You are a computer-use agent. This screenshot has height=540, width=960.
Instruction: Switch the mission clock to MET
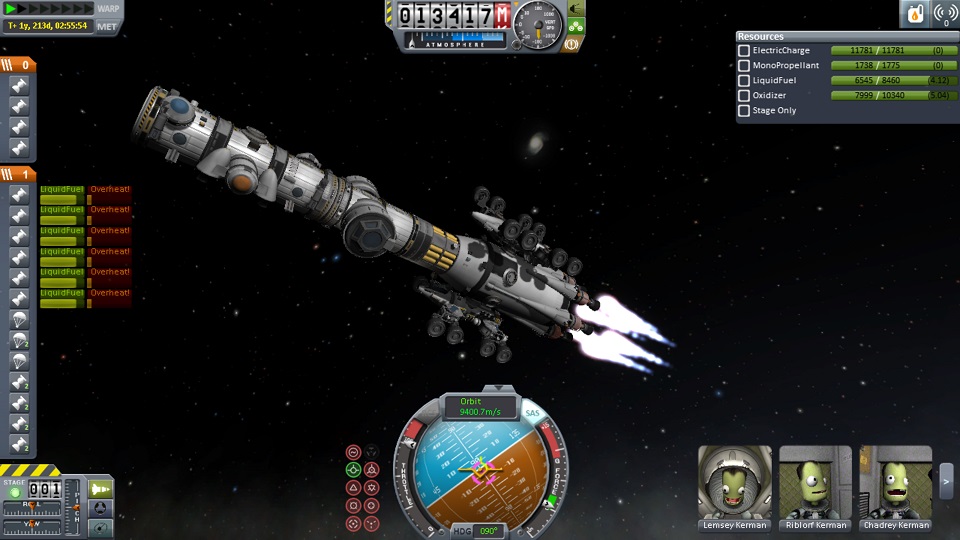tap(108, 26)
